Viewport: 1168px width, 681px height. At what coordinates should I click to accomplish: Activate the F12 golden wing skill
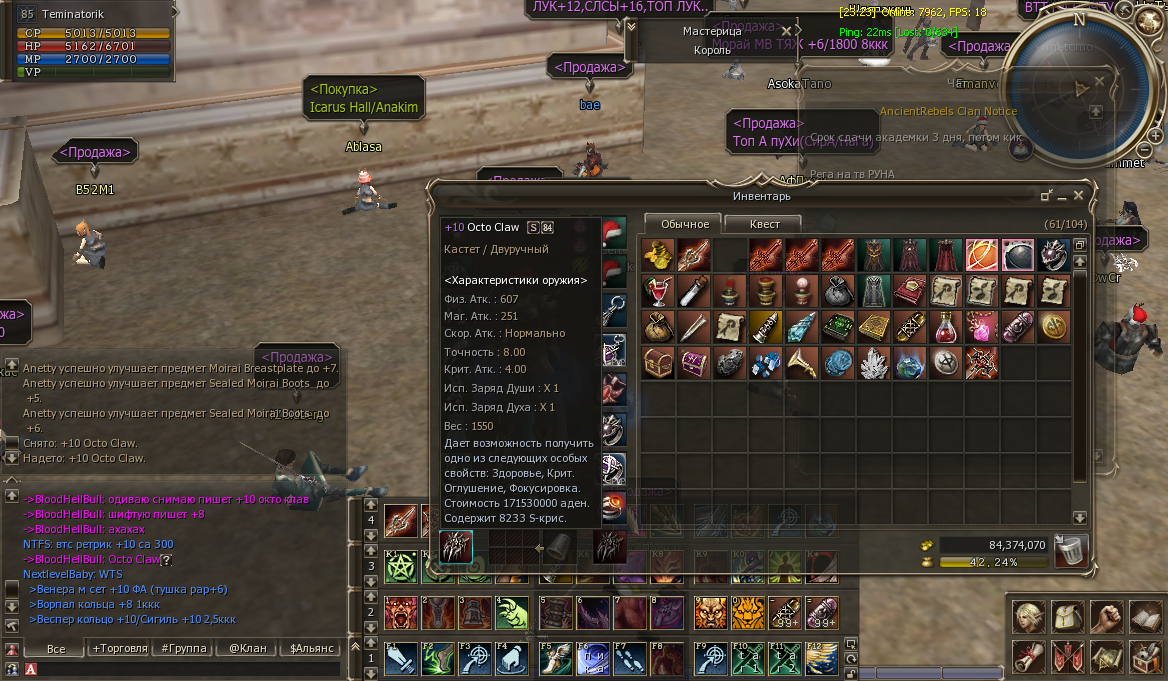819,659
